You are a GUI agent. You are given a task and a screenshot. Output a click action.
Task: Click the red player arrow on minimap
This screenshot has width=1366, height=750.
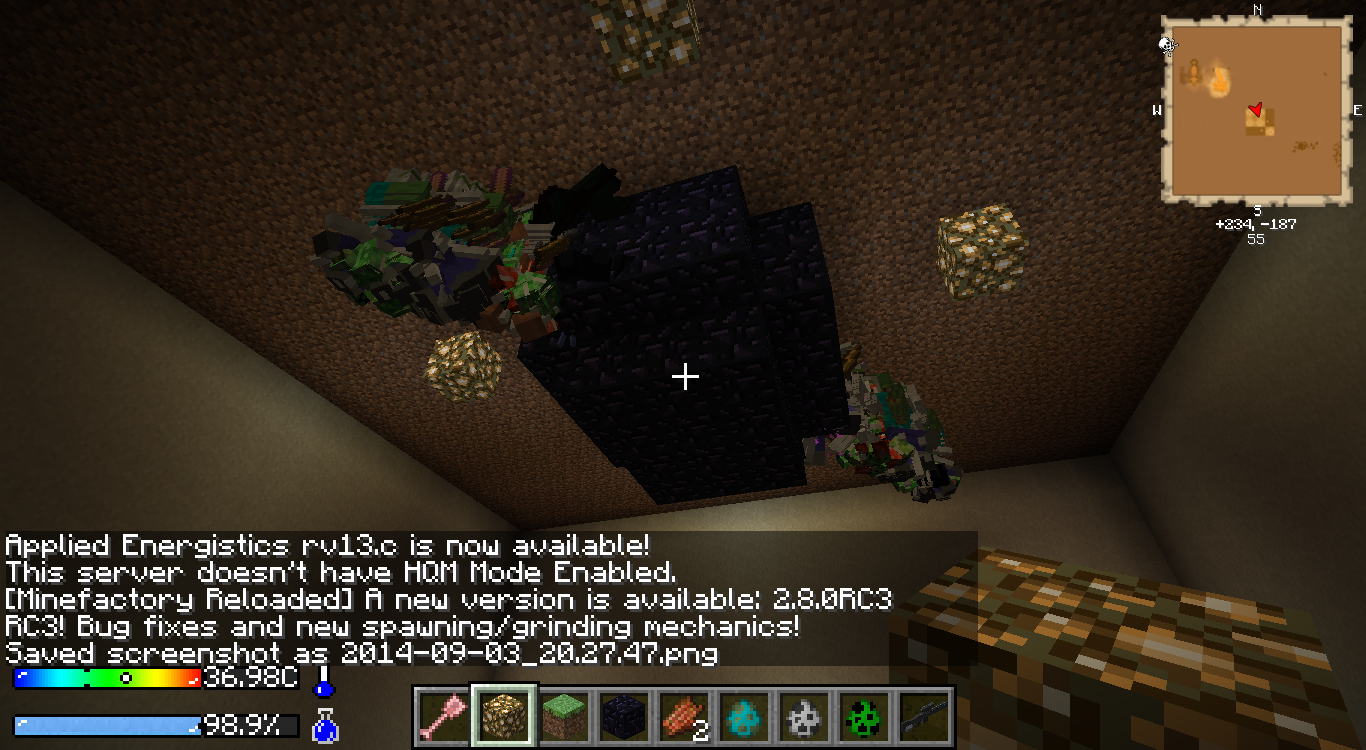pyautogui.click(x=1256, y=109)
